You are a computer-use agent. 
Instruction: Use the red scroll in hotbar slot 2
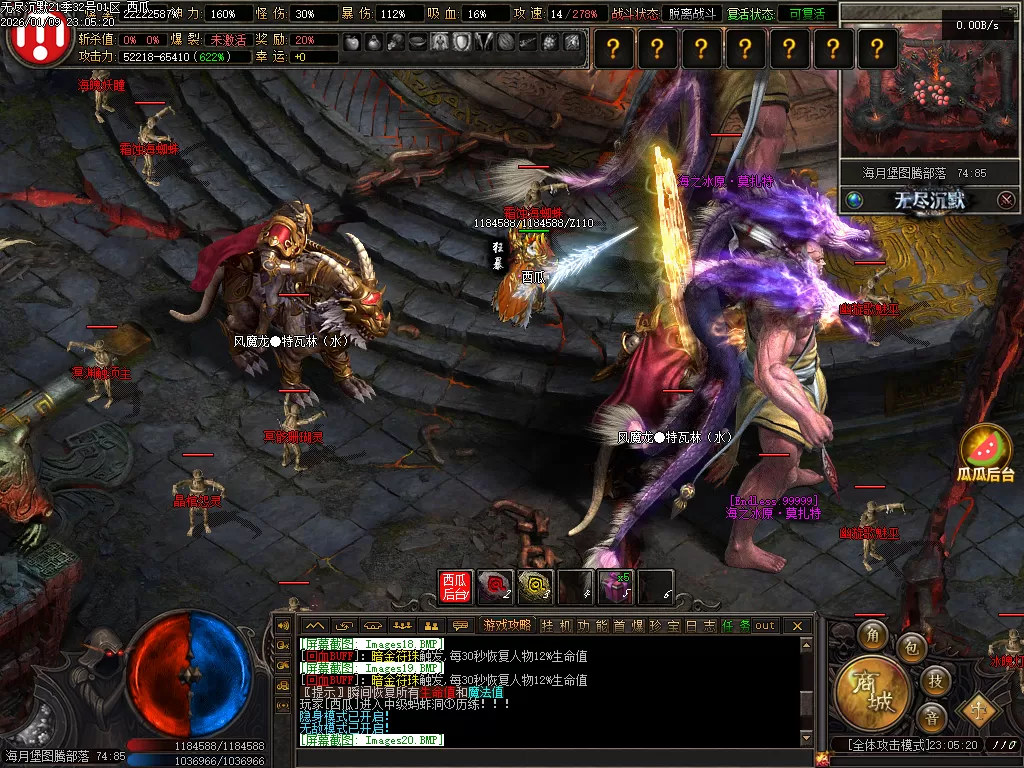pos(495,587)
